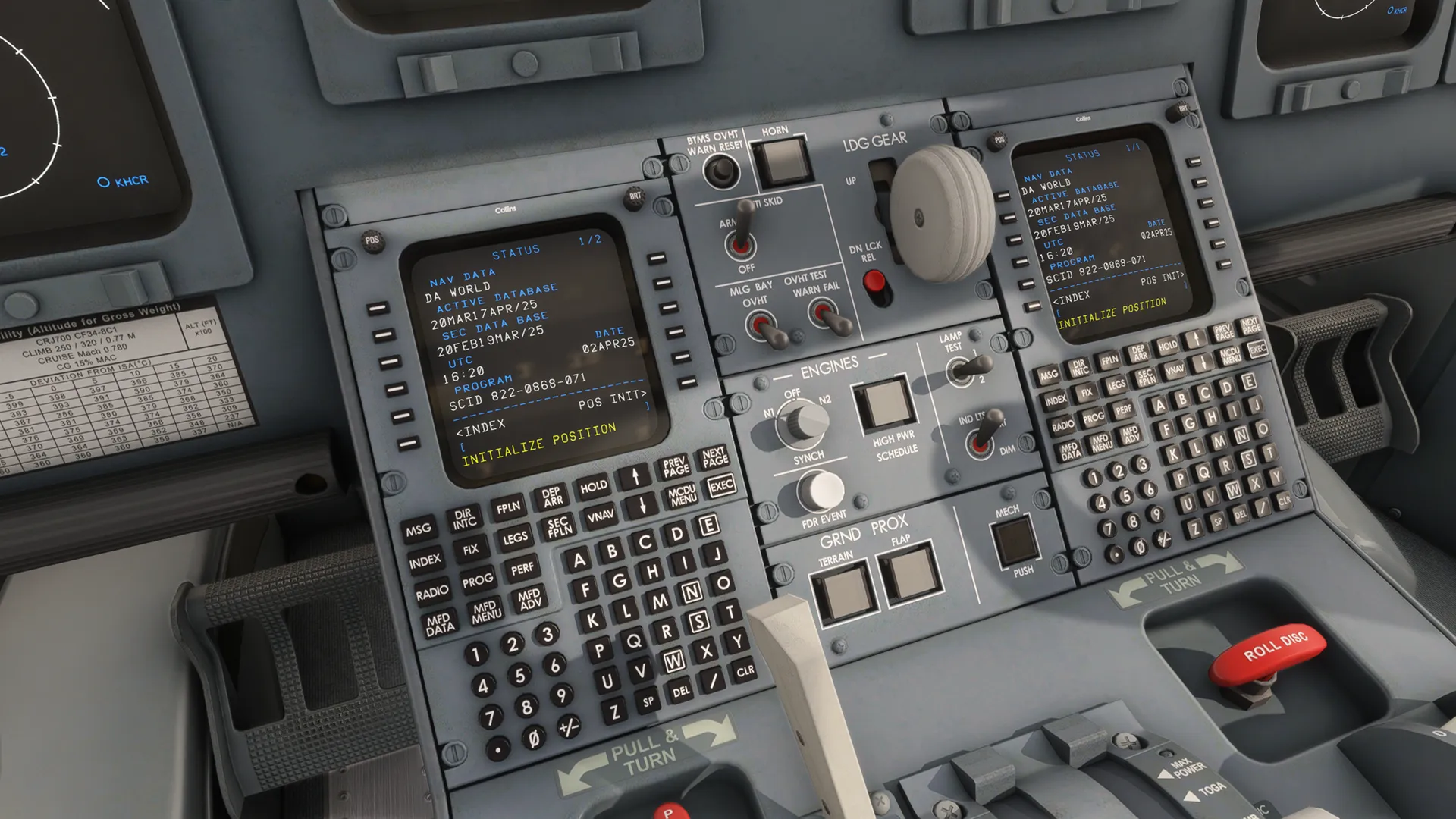Click the MECH PUSH button

(1015, 538)
